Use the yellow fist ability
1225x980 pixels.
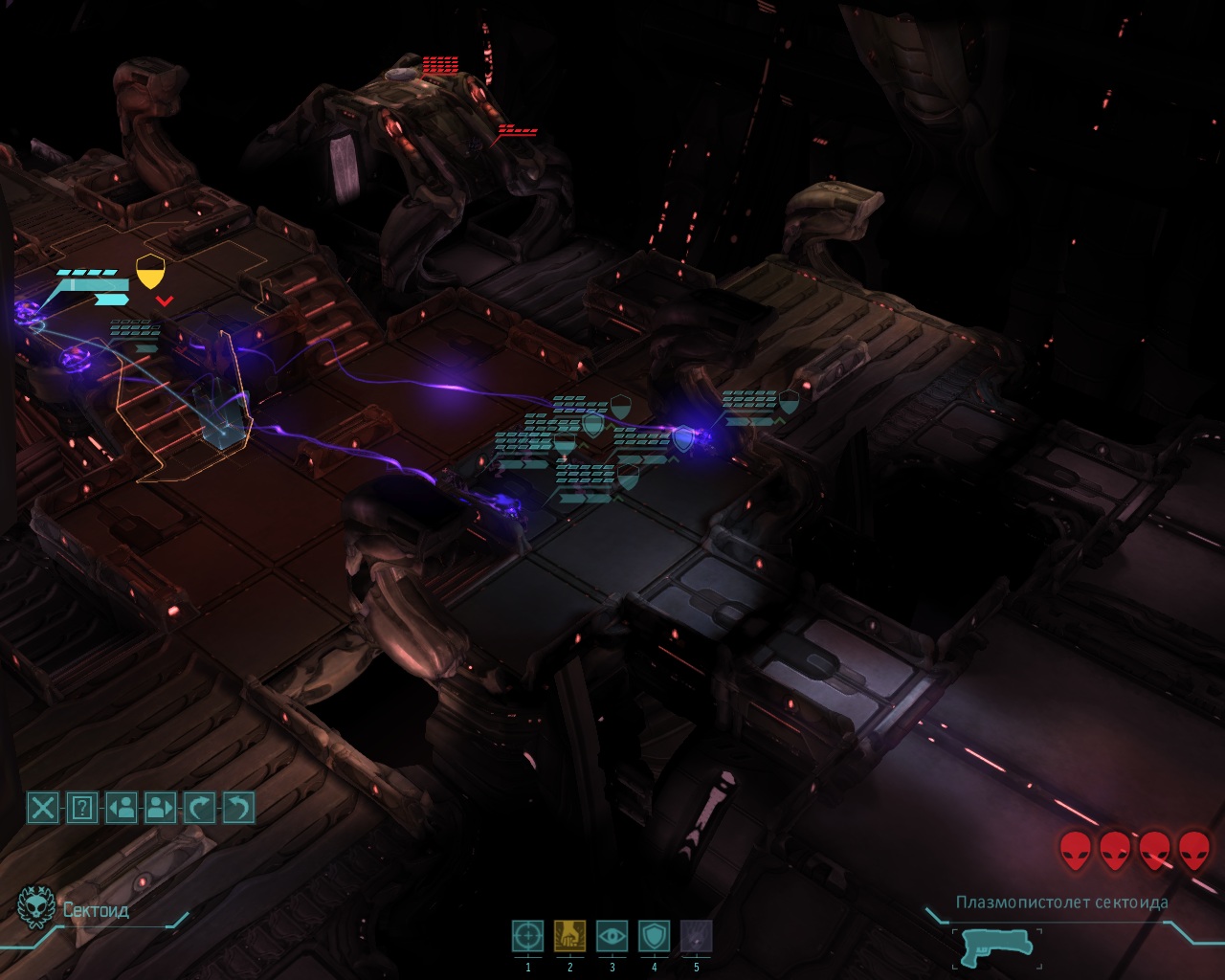(x=569, y=936)
